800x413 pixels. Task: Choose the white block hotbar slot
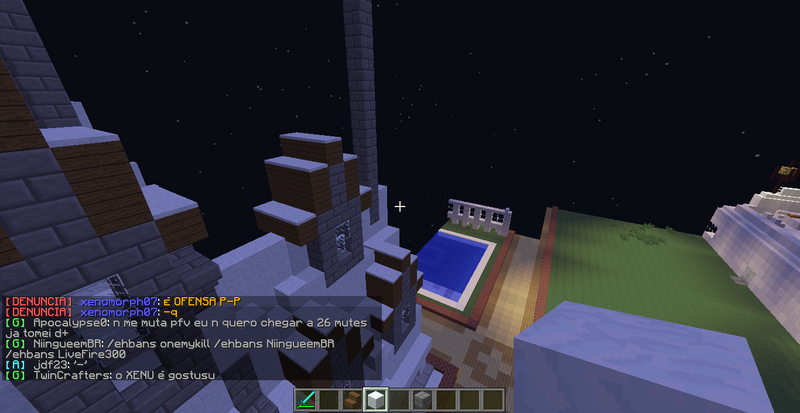tap(376, 400)
